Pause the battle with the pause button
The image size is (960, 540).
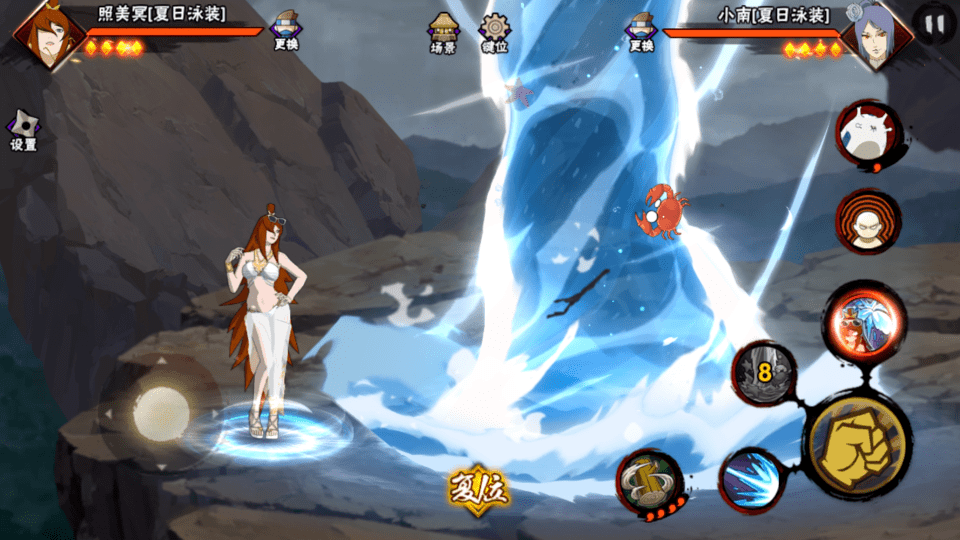935,24
